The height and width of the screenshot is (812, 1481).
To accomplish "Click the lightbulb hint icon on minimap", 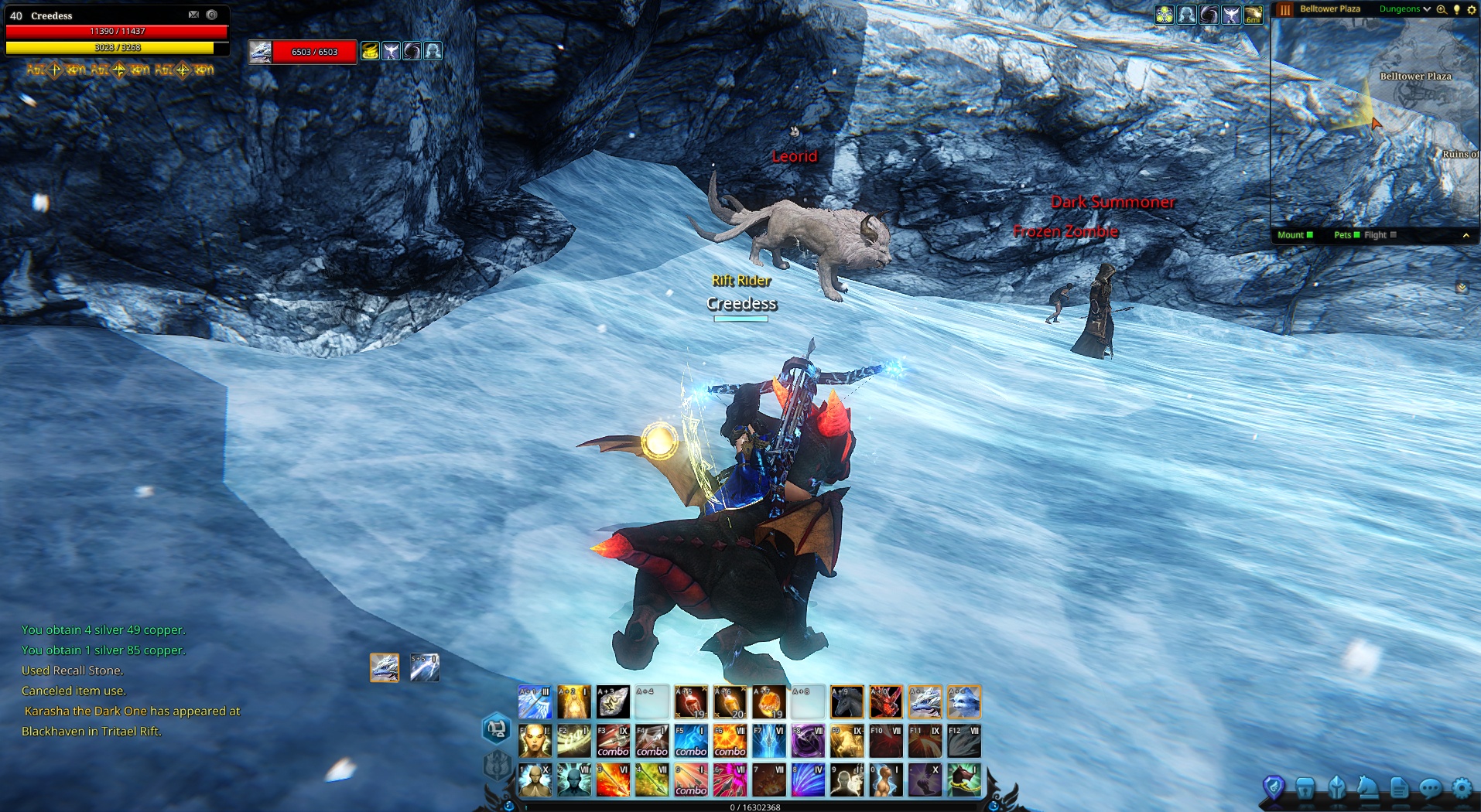I will 1456,9.
